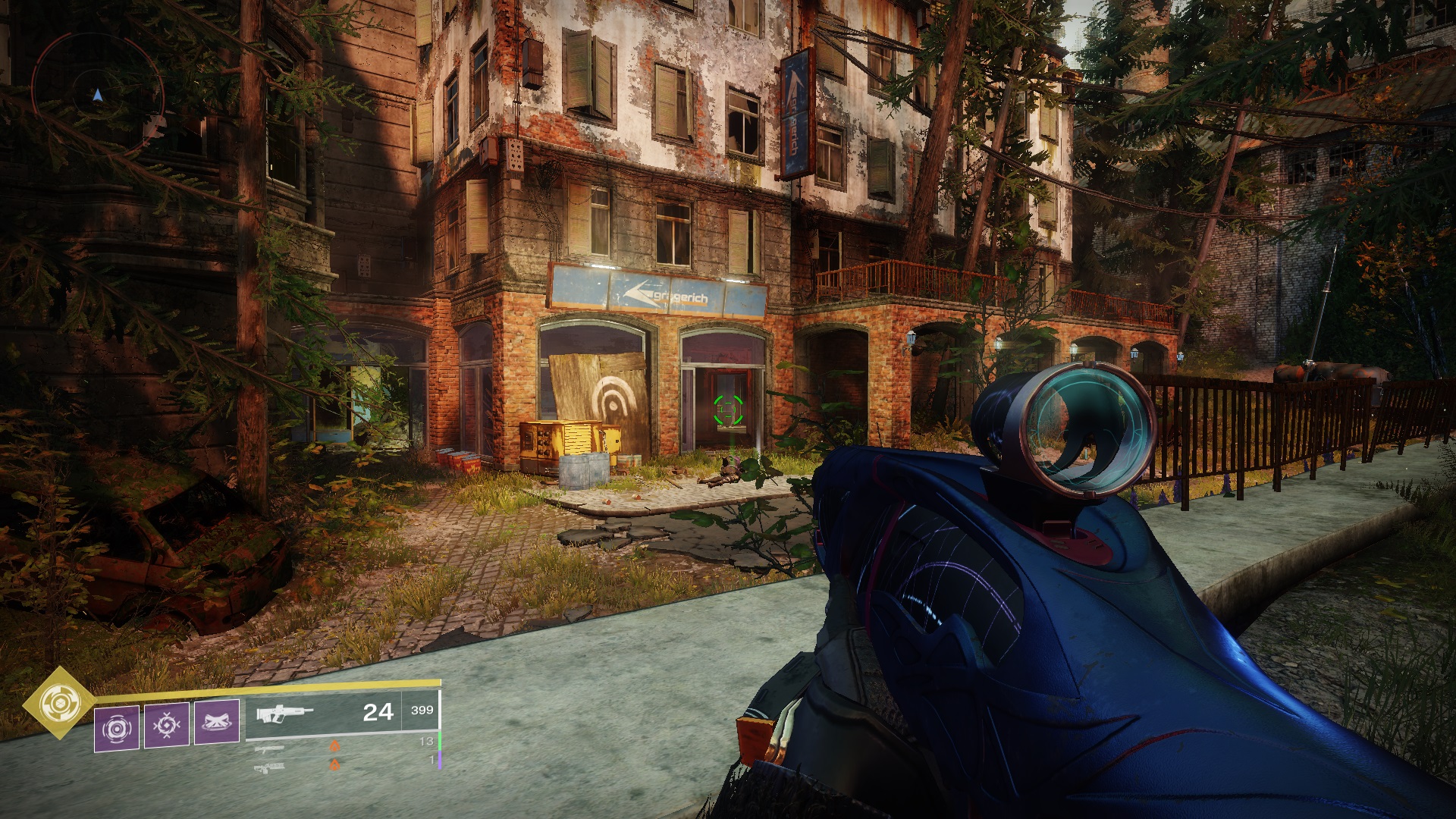Image resolution: width=1456 pixels, height=819 pixels.
Task: Activate the charged Super diamond icon
Action: coord(54,704)
